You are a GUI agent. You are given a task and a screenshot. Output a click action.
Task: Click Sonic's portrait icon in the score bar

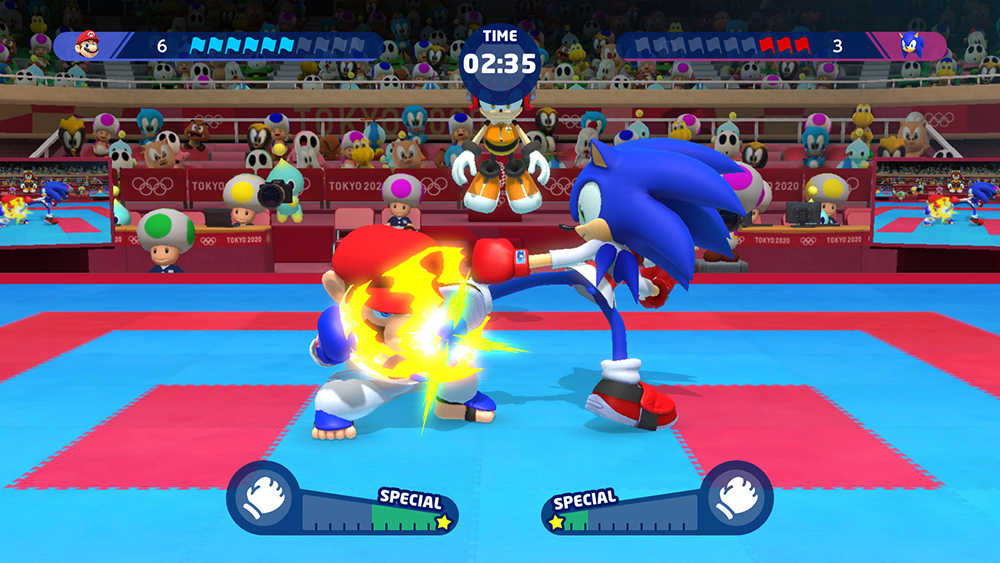[x=911, y=45]
